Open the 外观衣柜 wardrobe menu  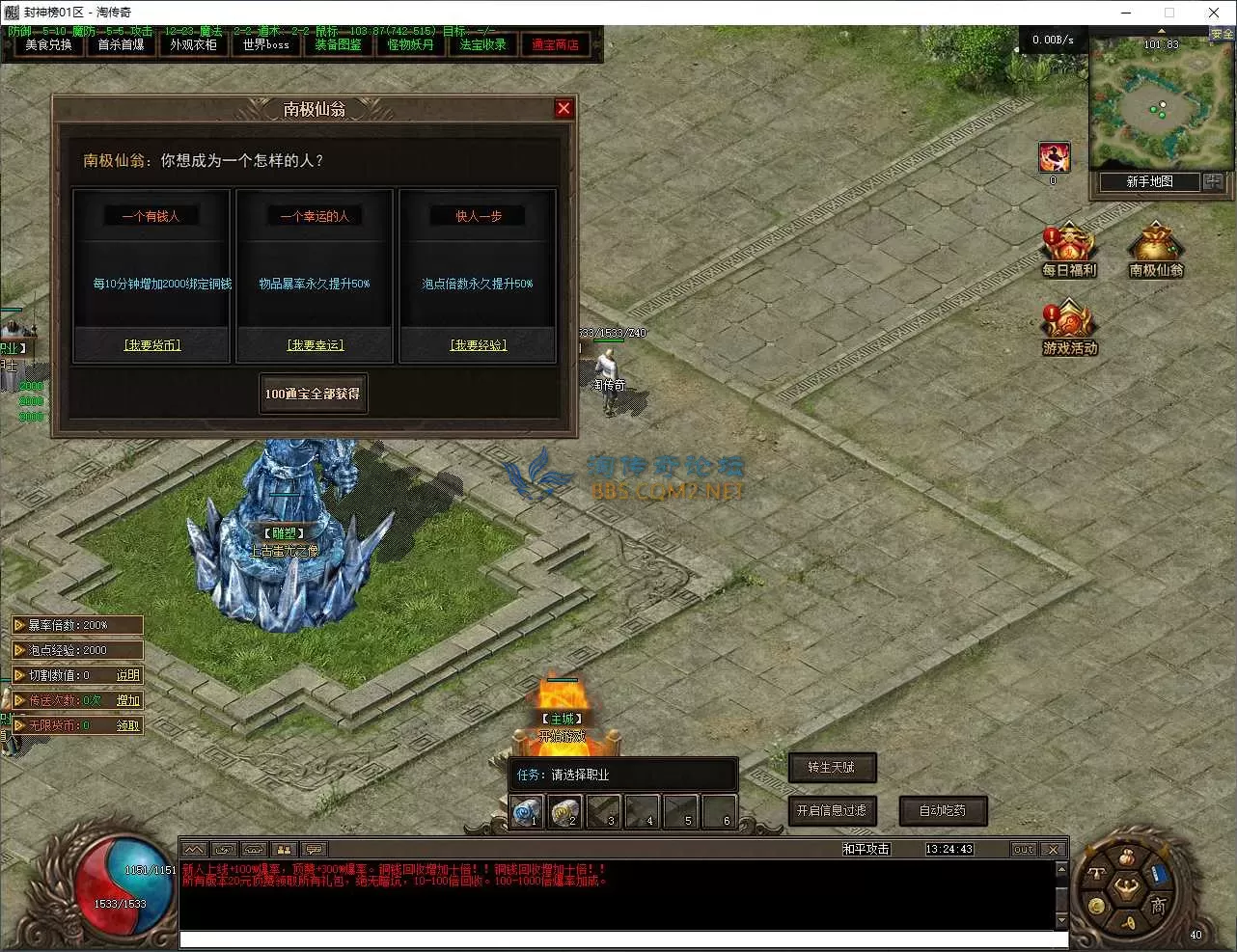[193, 45]
